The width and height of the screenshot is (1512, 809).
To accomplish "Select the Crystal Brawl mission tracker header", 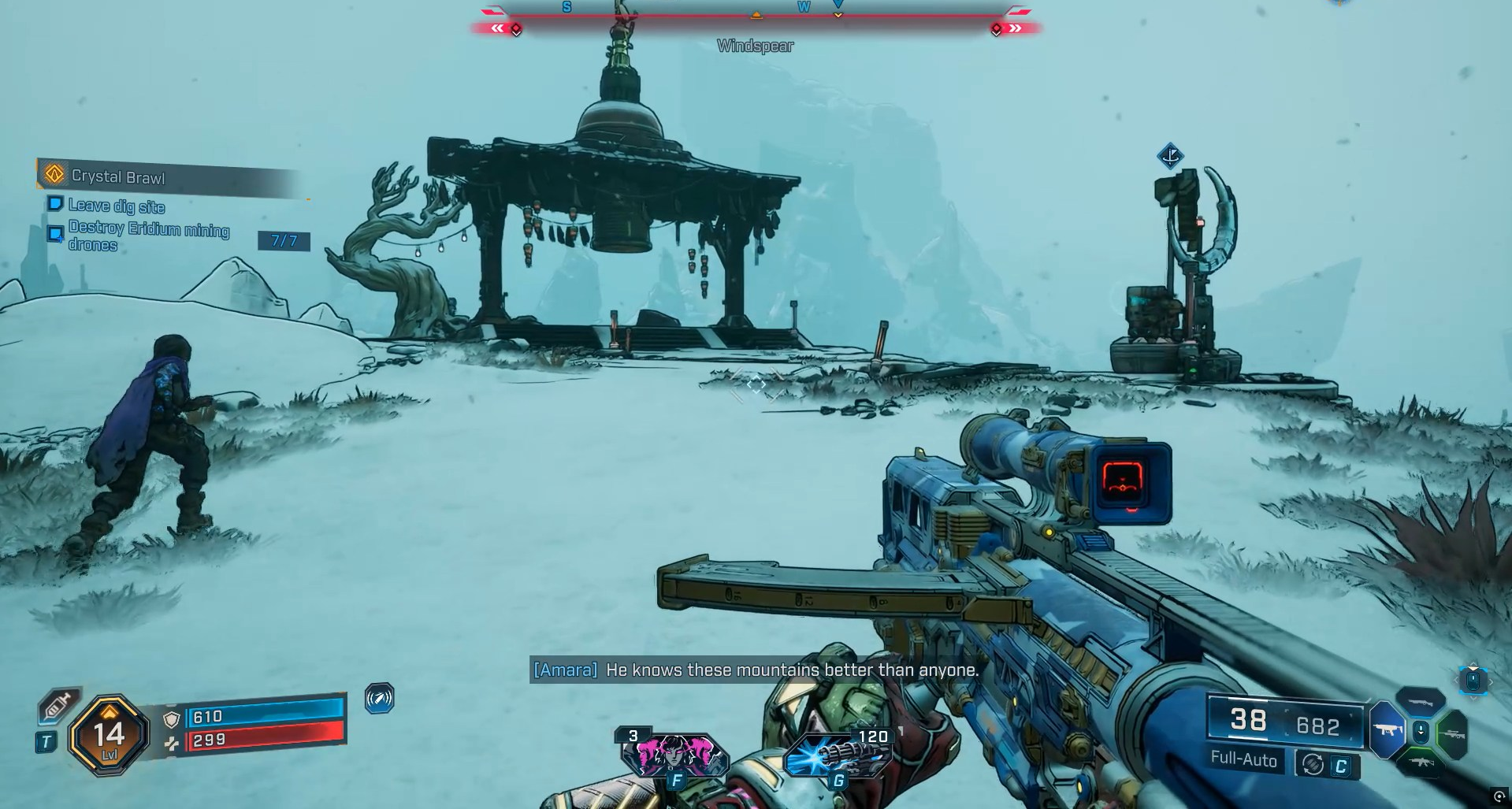I will pos(118,176).
